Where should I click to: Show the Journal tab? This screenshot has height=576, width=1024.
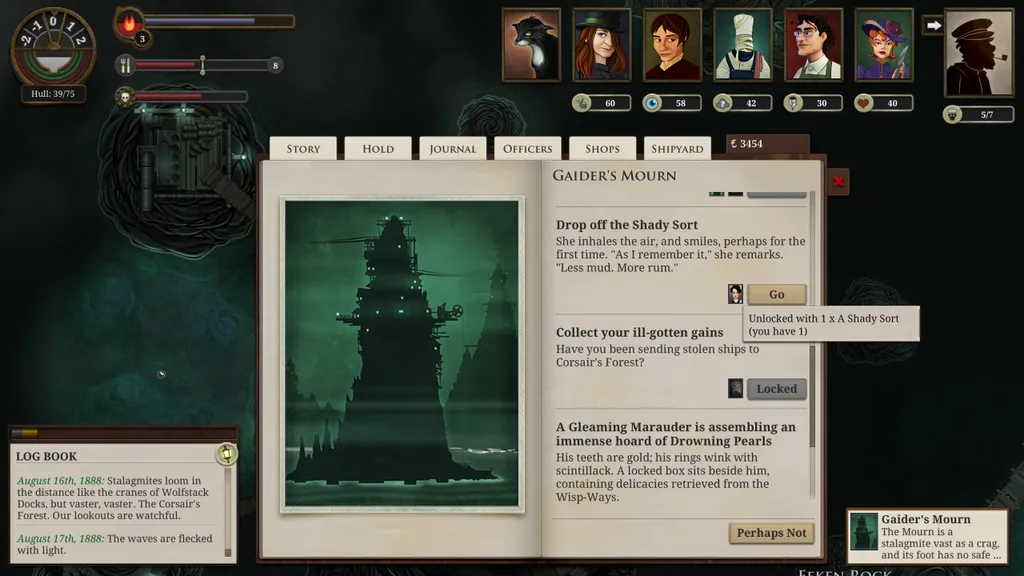[x=453, y=149]
